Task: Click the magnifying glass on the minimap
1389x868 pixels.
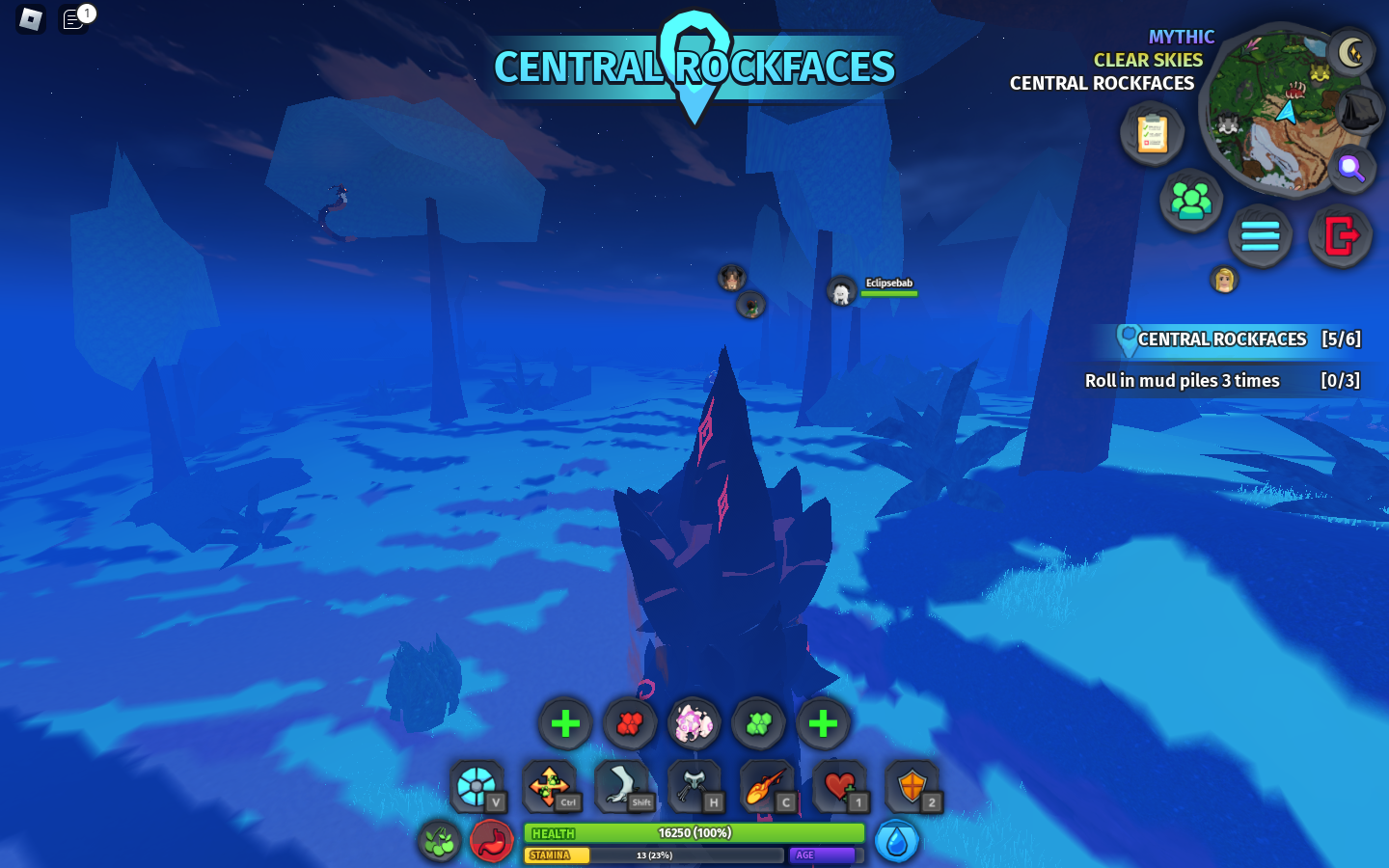Action: [x=1351, y=169]
